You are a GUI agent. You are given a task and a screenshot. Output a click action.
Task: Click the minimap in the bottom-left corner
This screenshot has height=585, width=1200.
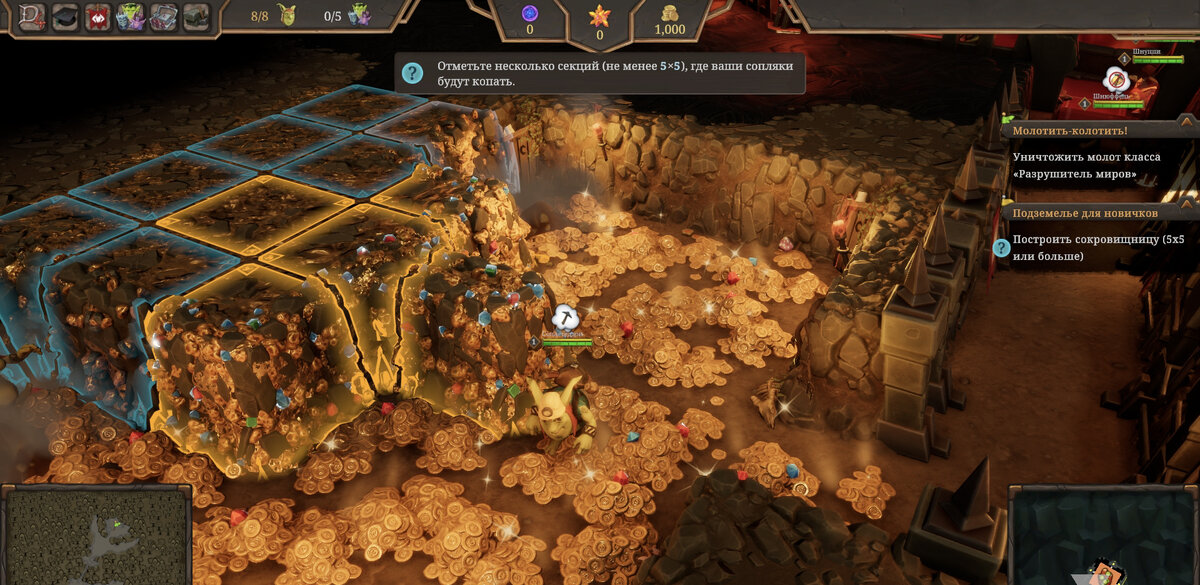[x=97, y=535]
